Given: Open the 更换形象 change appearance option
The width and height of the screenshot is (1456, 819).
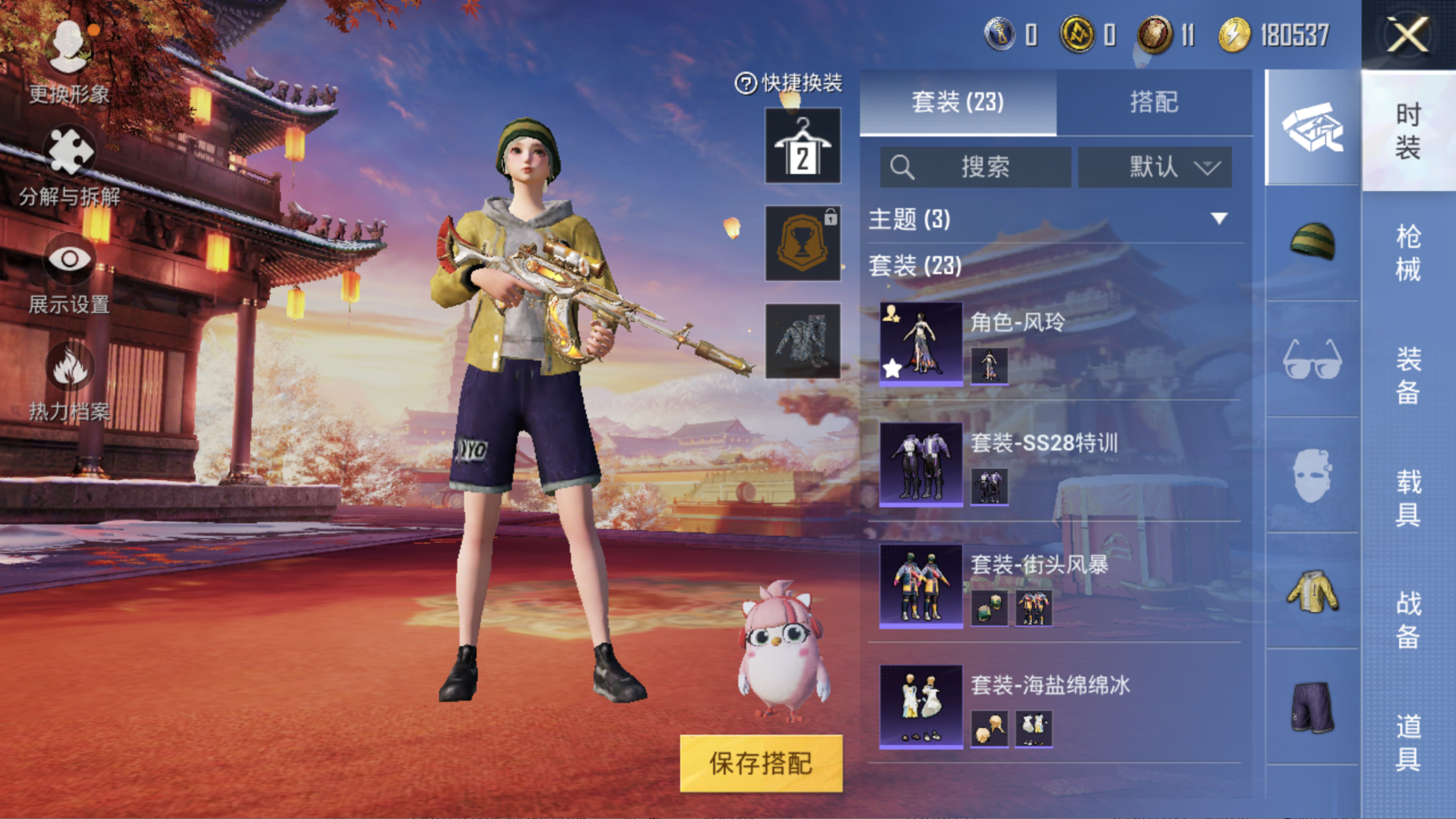Looking at the screenshot, I should click(x=69, y=61).
